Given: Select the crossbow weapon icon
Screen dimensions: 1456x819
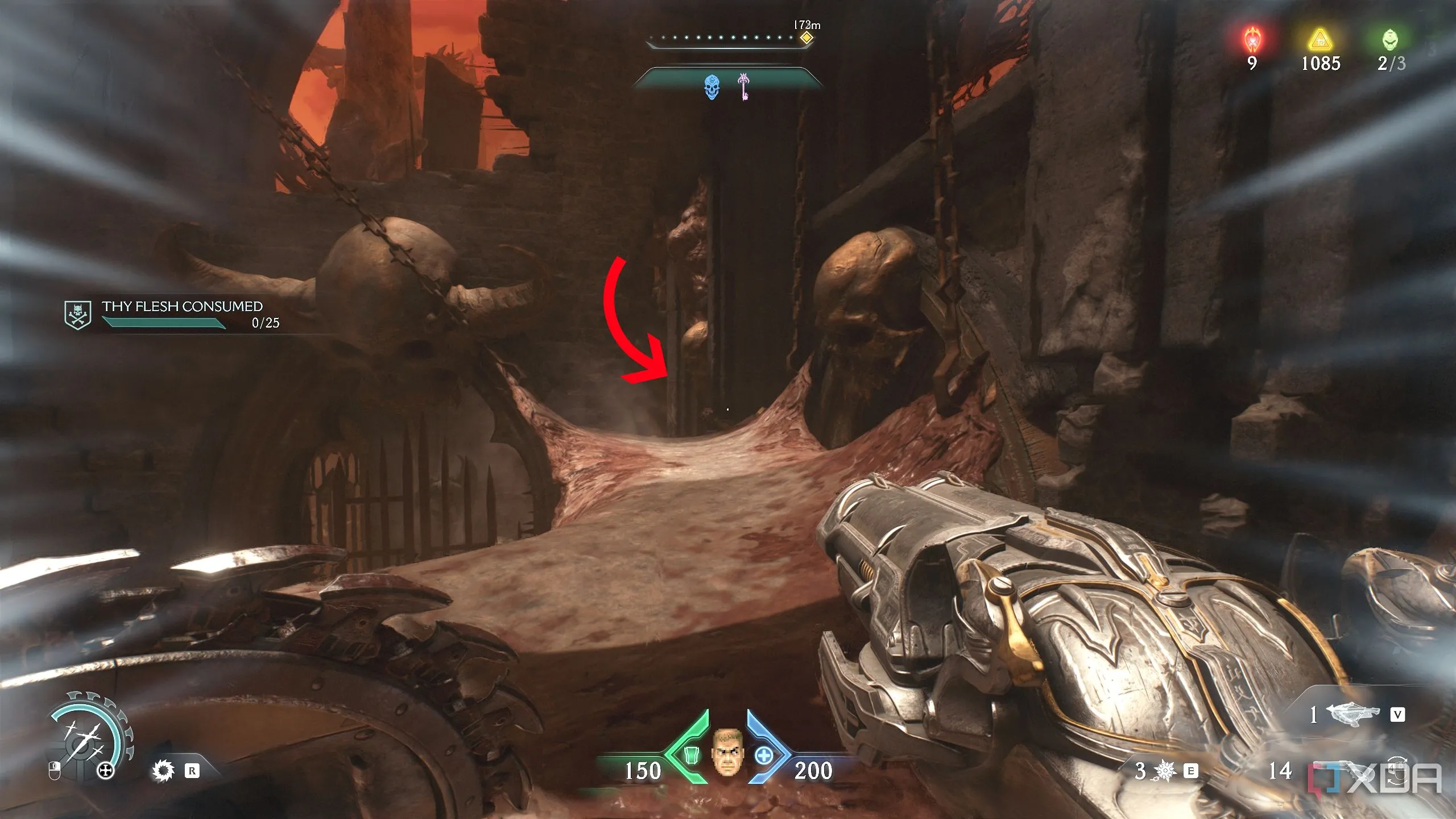Looking at the screenshot, I should tap(1352, 714).
